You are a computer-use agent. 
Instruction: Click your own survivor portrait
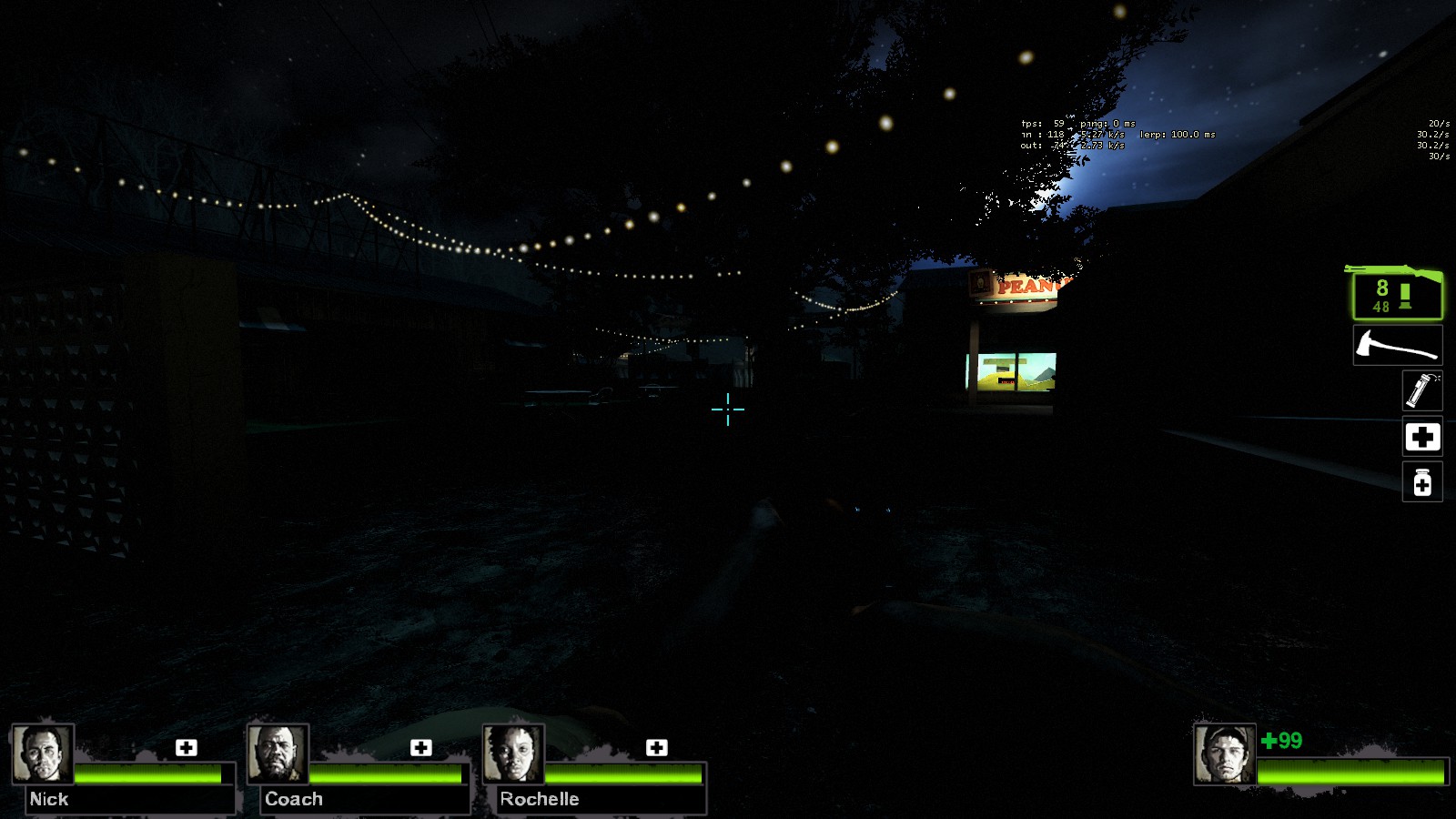(x=1225, y=754)
